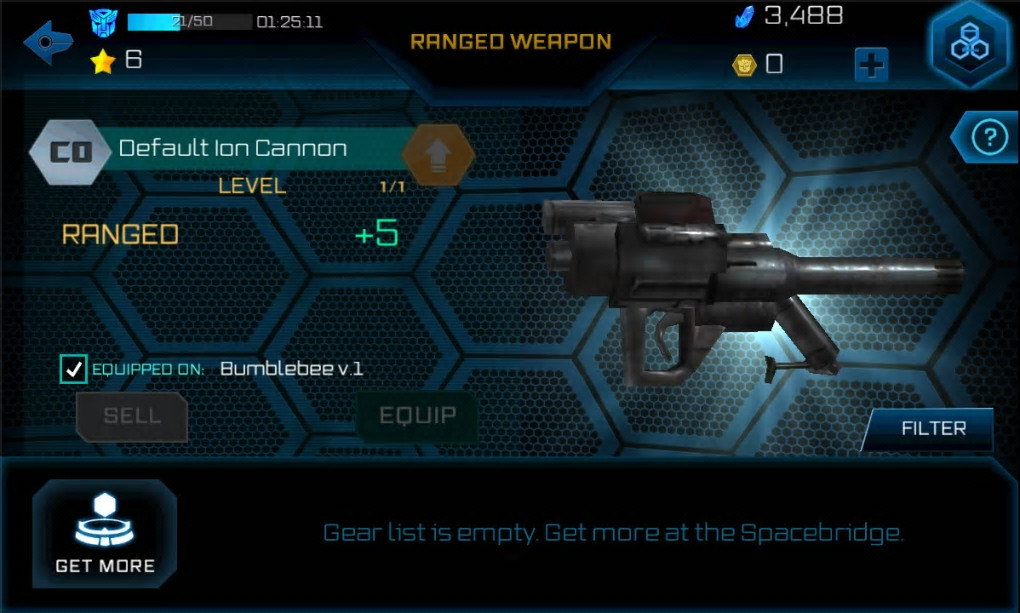Screen dimensions: 1020x613
Task: Sell the Default Ion Cannon
Action: click(x=132, y=416)
